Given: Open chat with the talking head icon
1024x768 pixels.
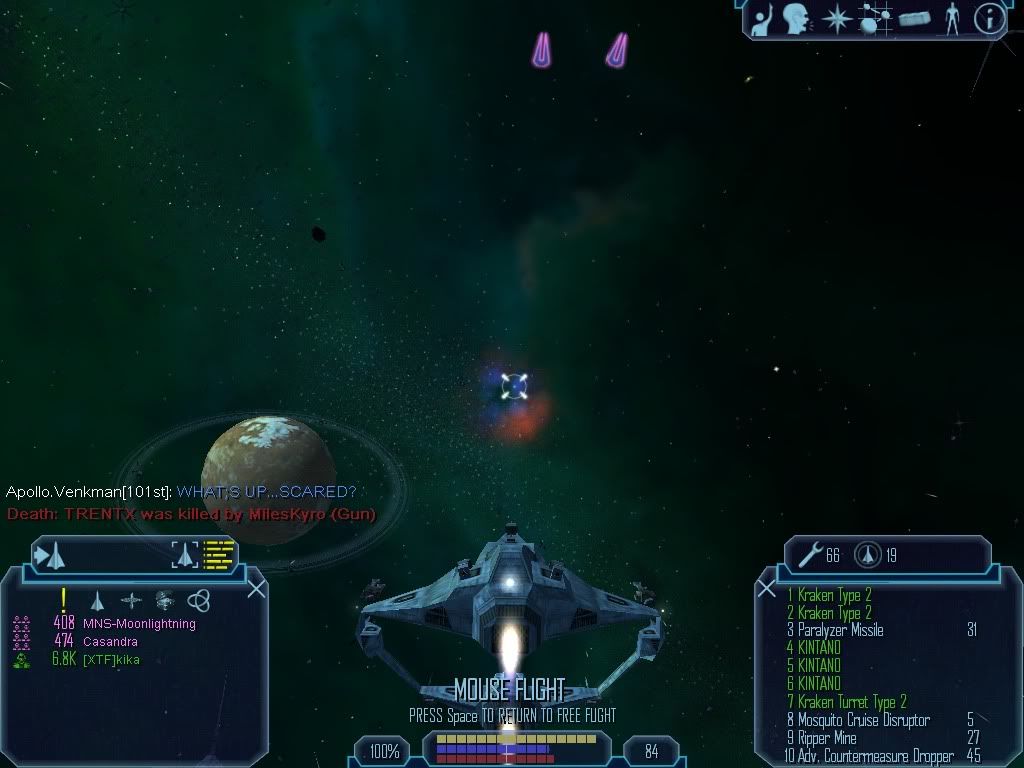Looking at the screenshot, I should click(x=796, y=18).
